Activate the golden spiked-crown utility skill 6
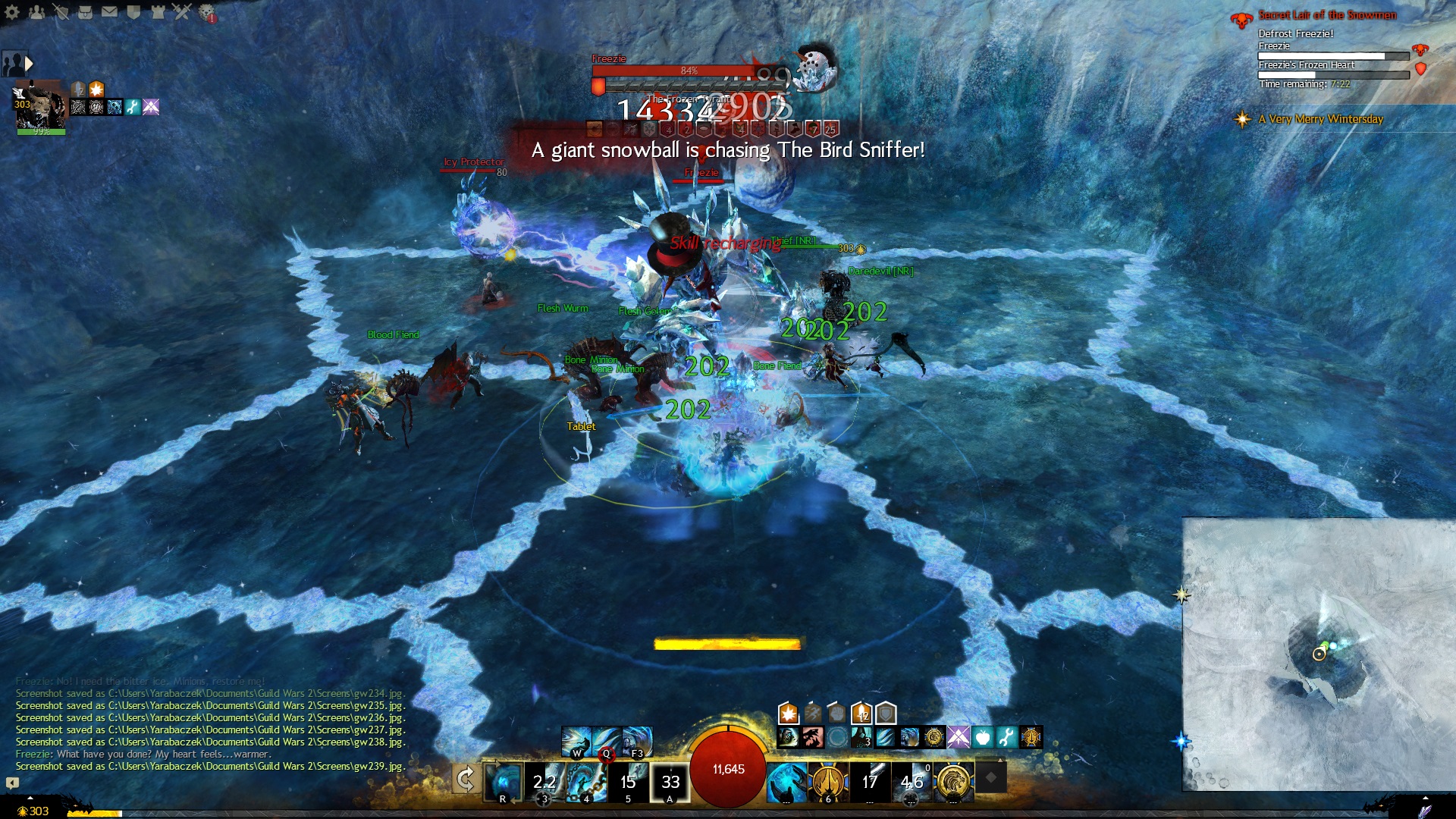Screen dimensions: 1456x819 827,781
